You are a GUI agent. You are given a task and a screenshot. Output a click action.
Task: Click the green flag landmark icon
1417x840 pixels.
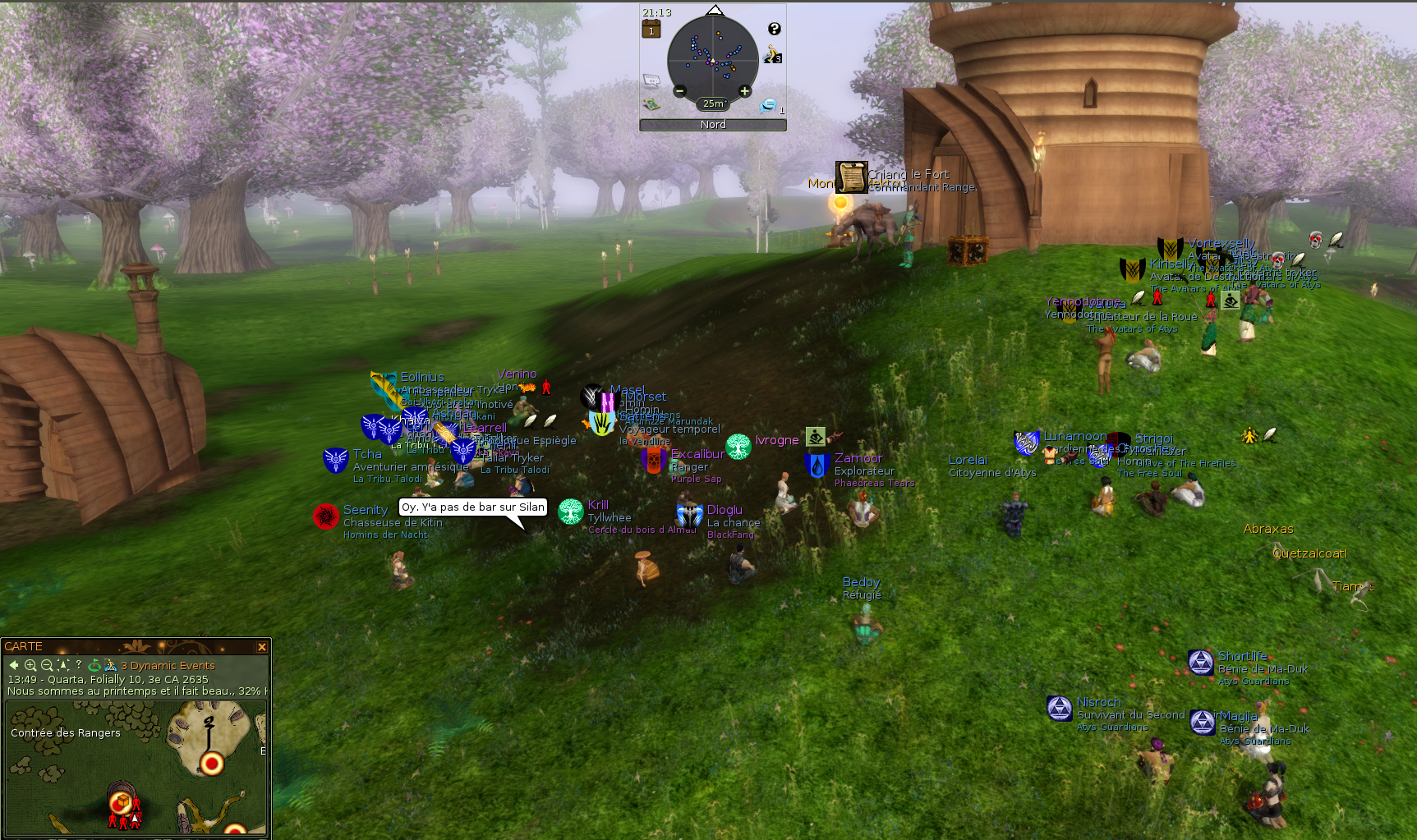[94, 665]
